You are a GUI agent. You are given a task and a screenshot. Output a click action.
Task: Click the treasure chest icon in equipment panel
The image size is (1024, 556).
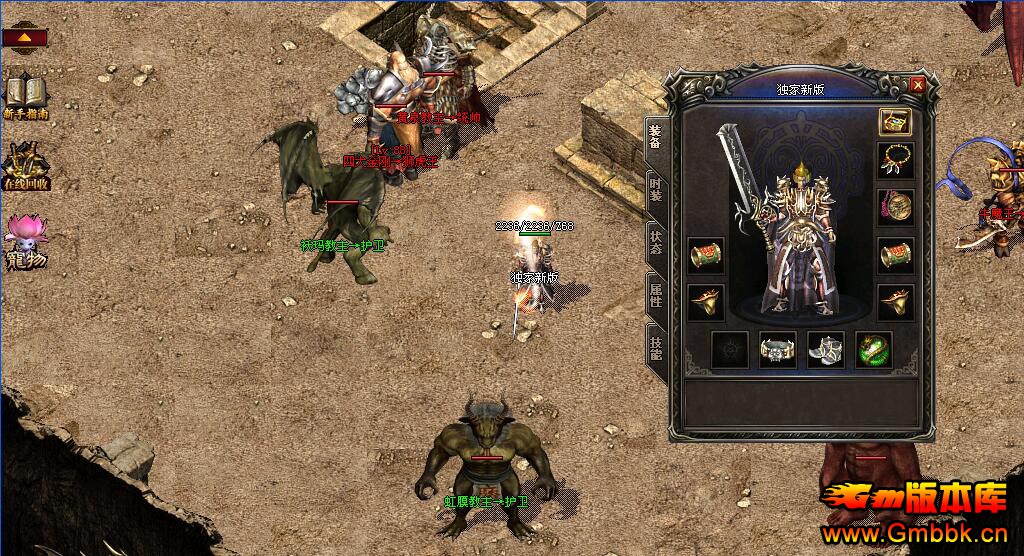(x=894, y=122)
